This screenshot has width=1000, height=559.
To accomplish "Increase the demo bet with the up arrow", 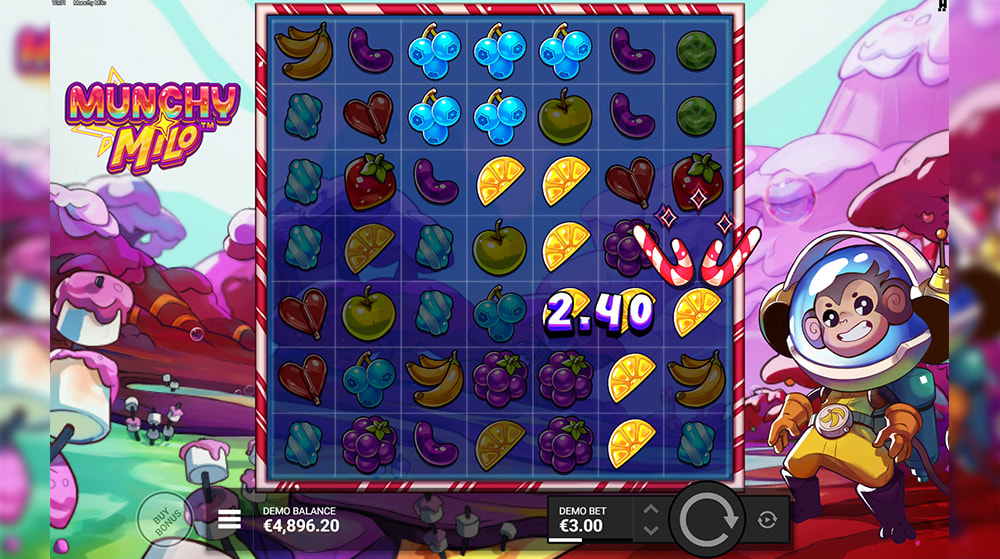I will [x=651, y=509].
